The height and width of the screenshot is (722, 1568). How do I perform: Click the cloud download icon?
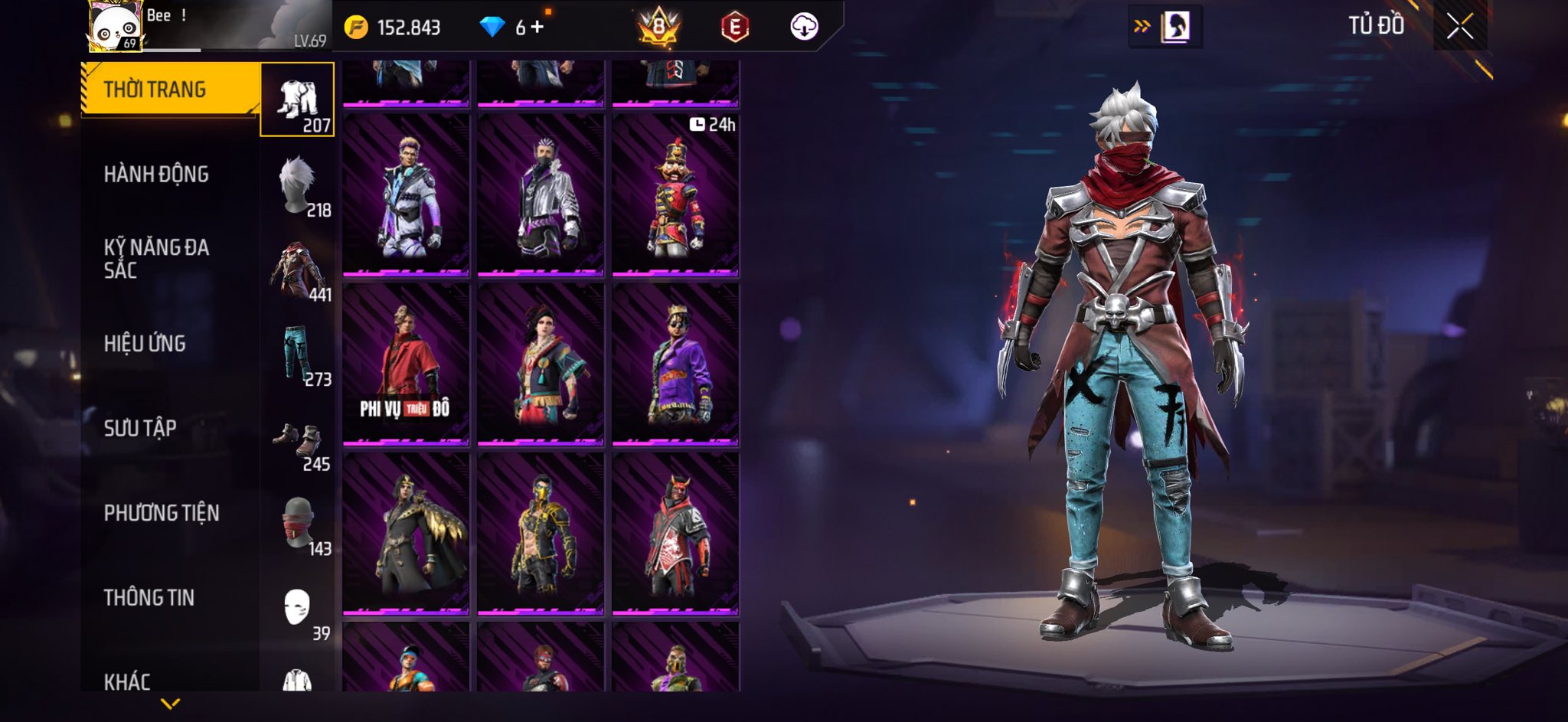coord(804,27)
